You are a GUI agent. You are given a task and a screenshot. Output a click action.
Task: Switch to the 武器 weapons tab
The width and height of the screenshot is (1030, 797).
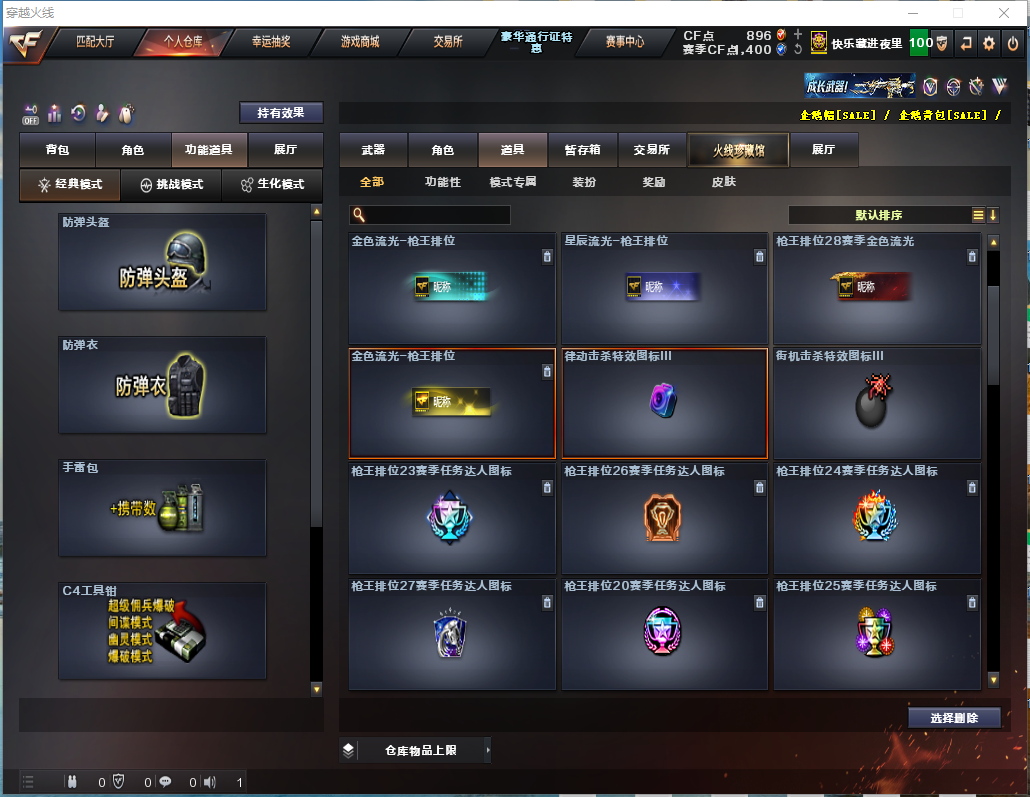coord(373,150)
